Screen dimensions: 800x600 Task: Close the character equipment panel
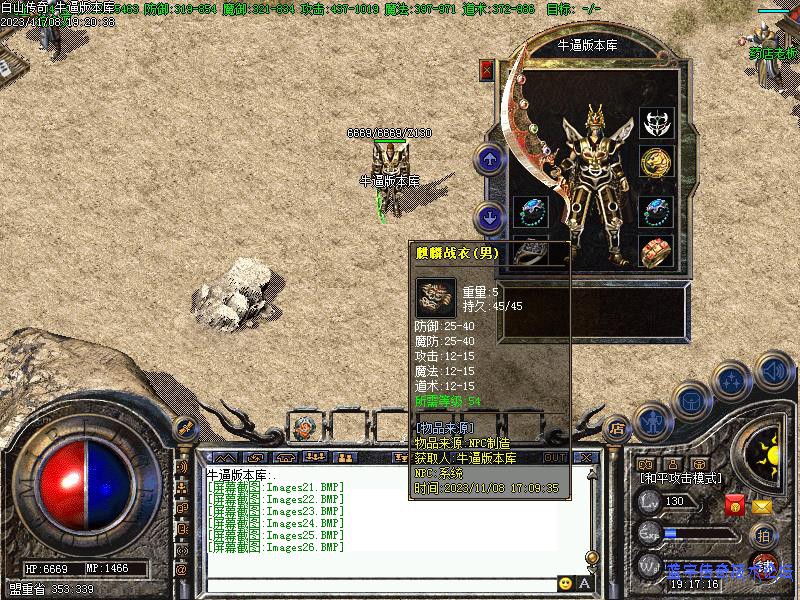(x=488, y=70)
